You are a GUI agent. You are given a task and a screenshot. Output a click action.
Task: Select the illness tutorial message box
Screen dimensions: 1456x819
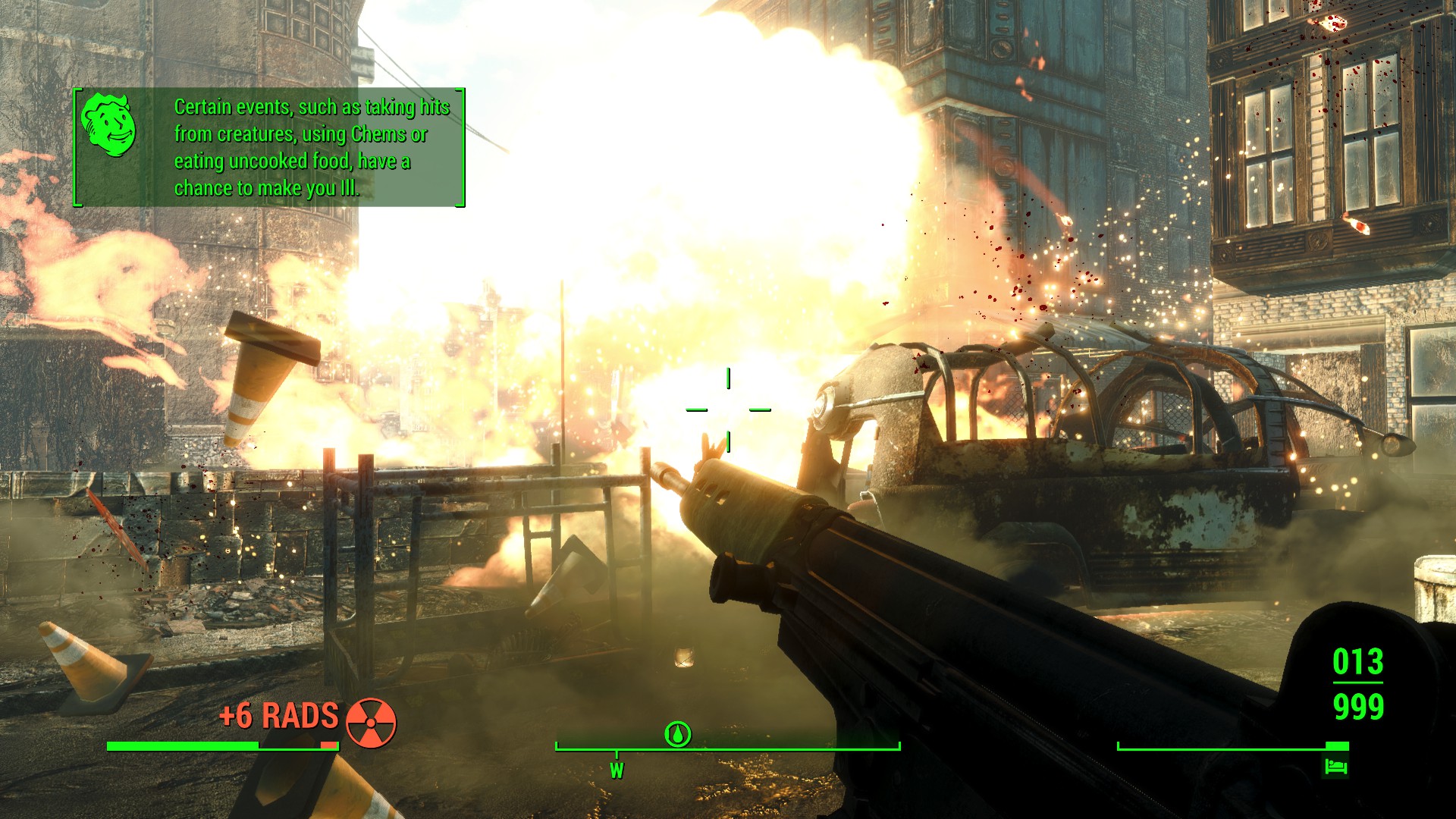[x=269, y=147]
